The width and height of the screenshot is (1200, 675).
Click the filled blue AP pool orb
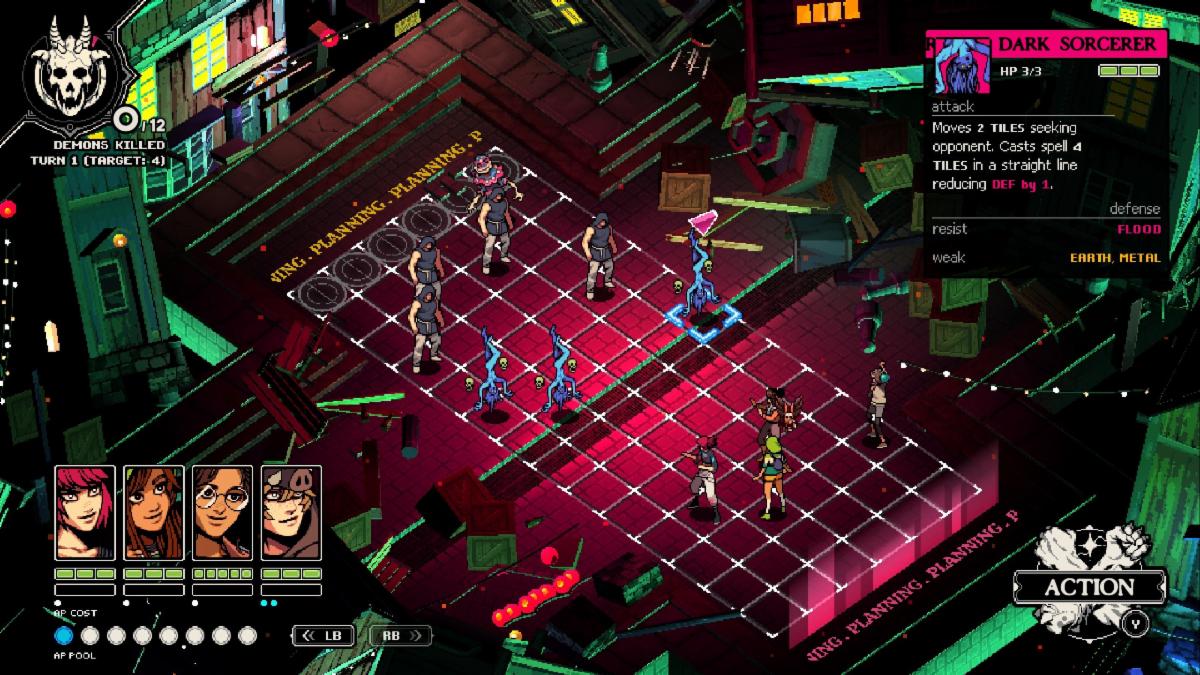tap(63, 635)
